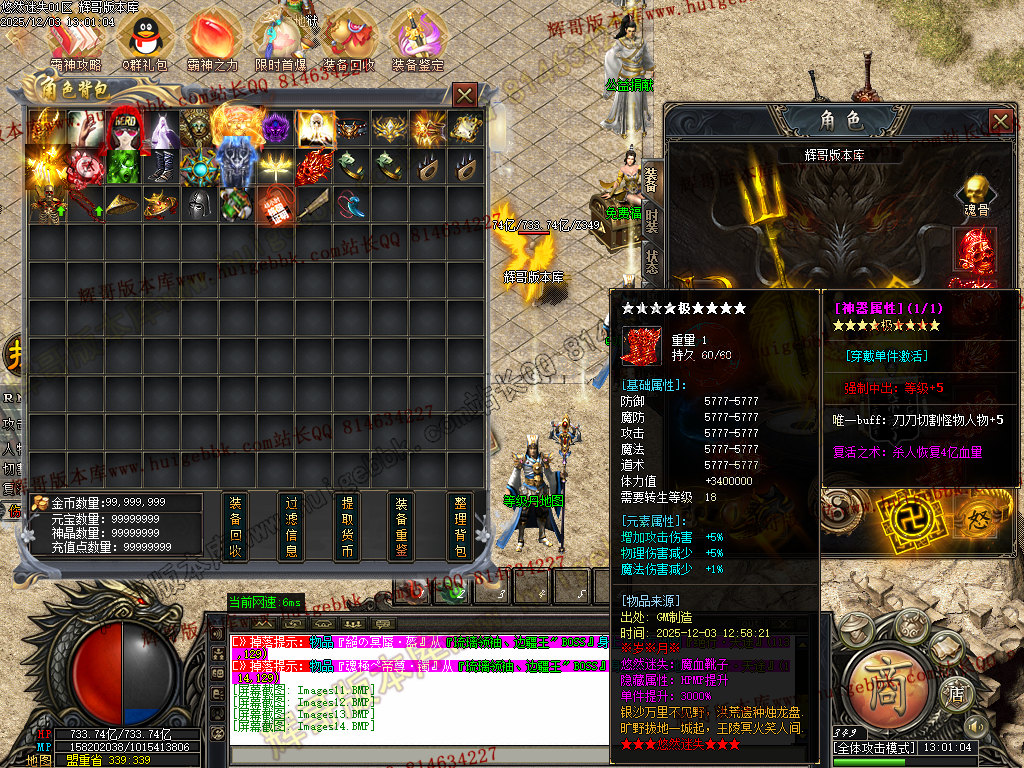Screen dimensions: 1024x768
Task: Click the 整理背包 sort bag button
Action: click(460, 527)
